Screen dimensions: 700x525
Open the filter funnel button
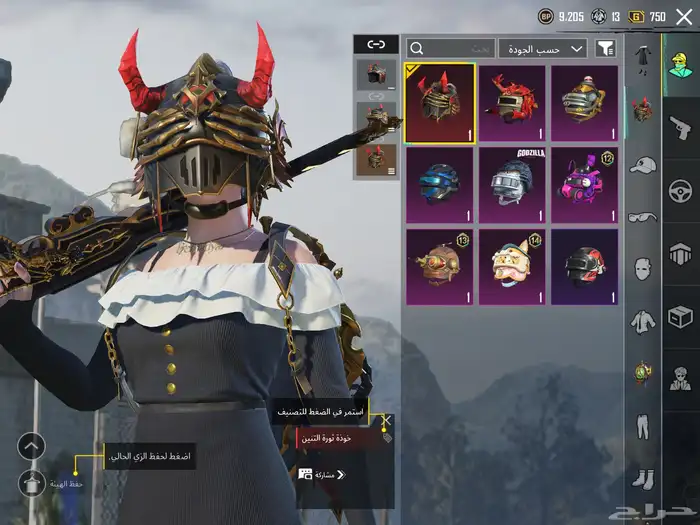(605, 48)
